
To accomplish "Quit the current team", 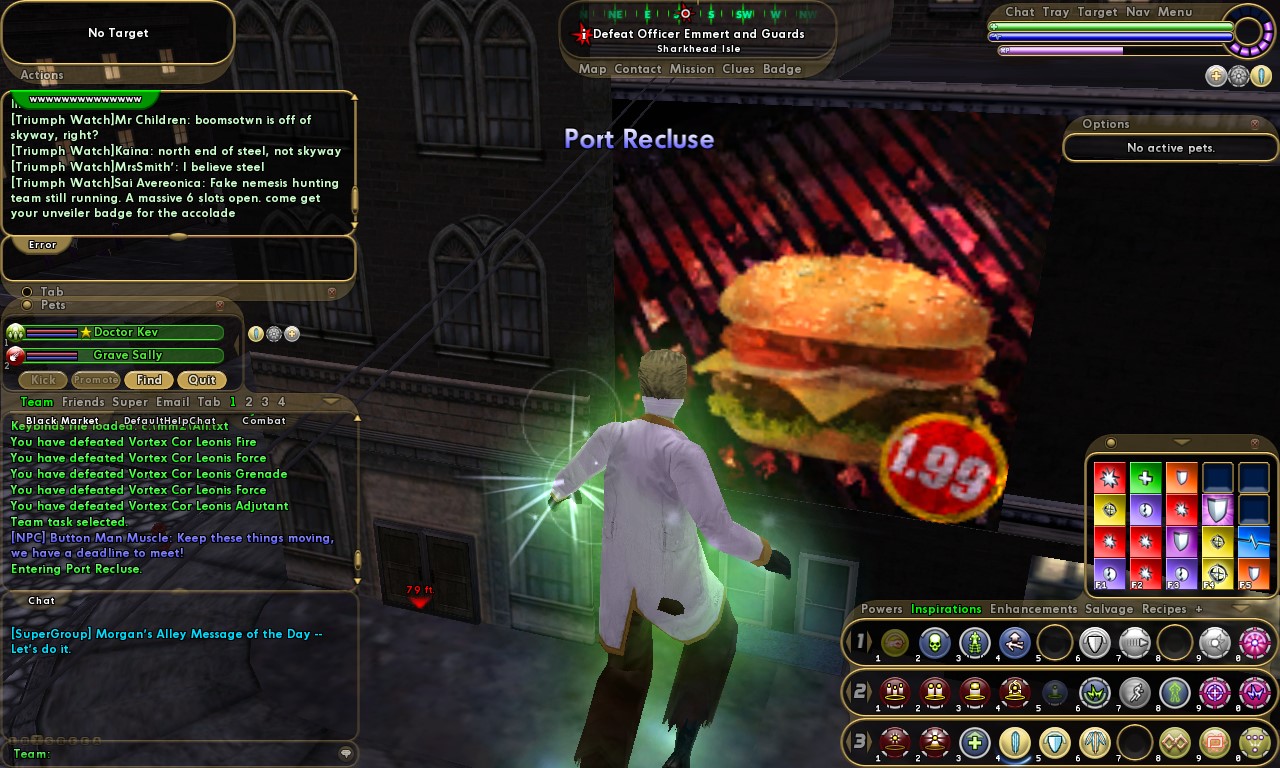I will click(202, 380).
